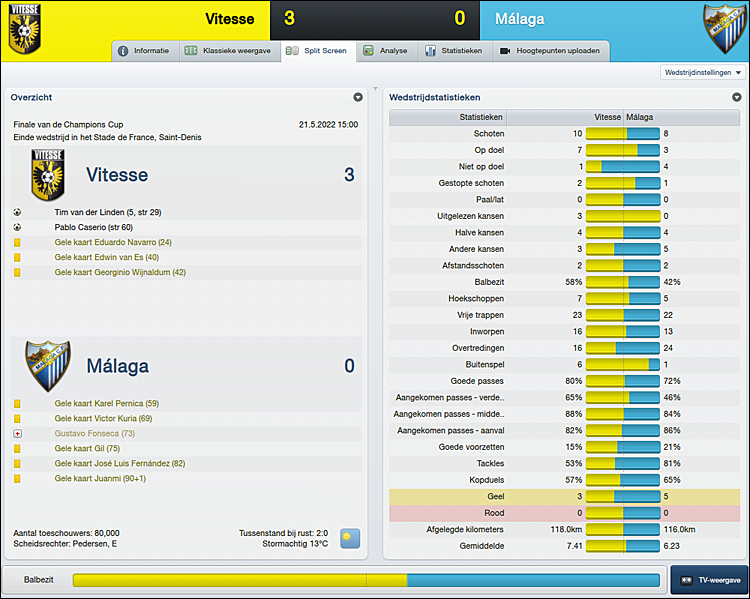The image size is (750, 599).
Task: Click Karel Pernica yellow card entry
Action: coord(106,404)
